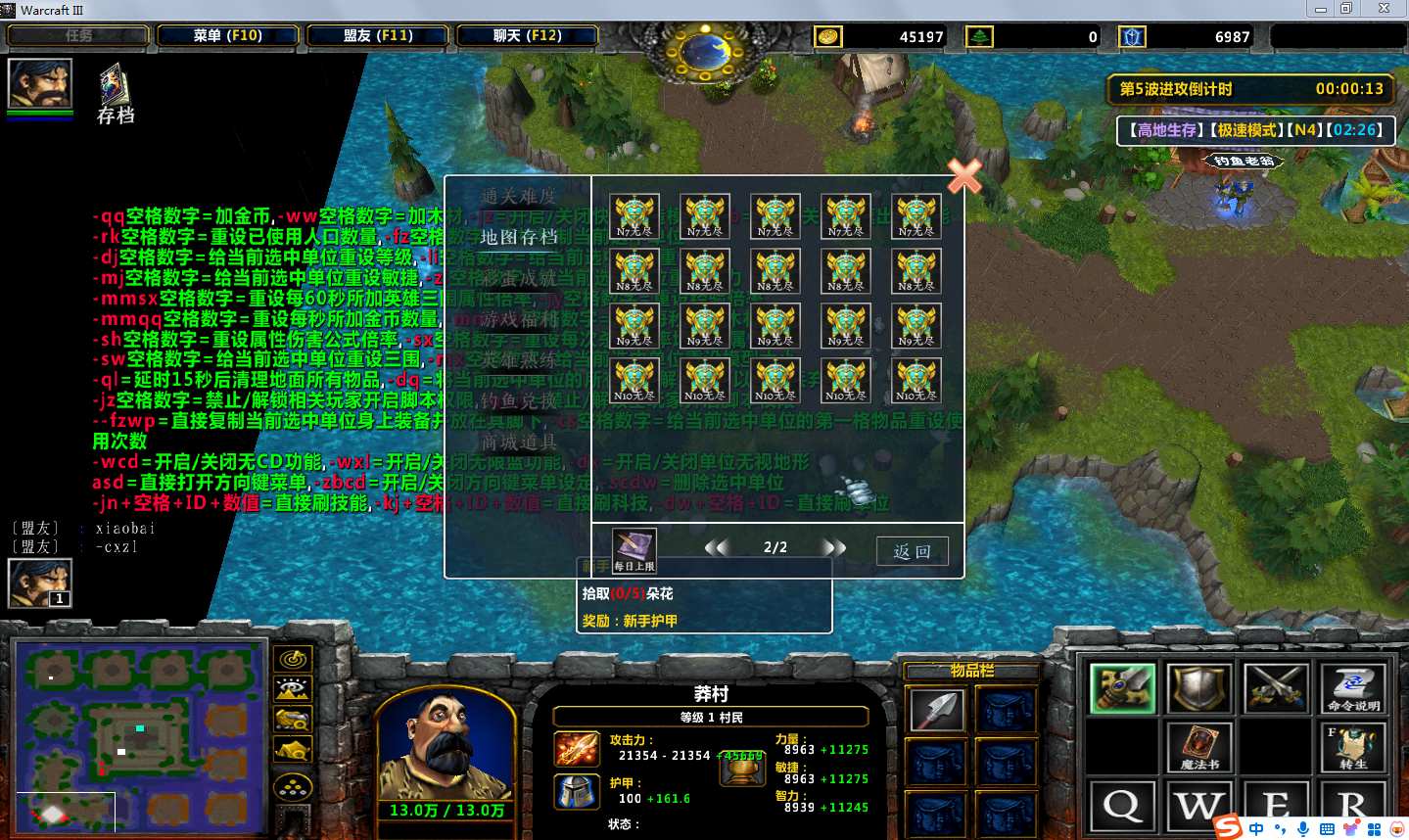Click the 每日上限 scroll icon
Viewport: 1409px width, 840px height.
[x=634, y=549]
